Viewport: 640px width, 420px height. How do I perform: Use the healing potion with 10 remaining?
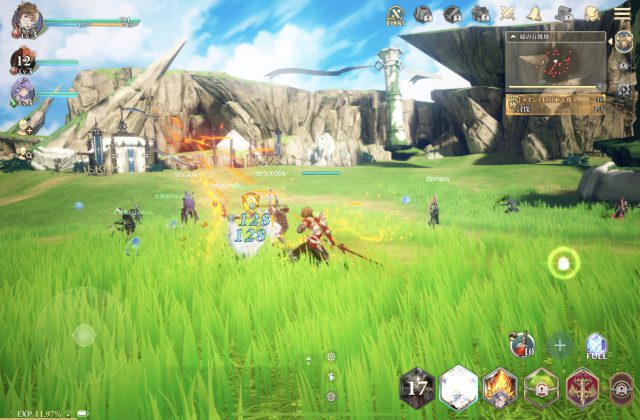click(x=521, y=345)
